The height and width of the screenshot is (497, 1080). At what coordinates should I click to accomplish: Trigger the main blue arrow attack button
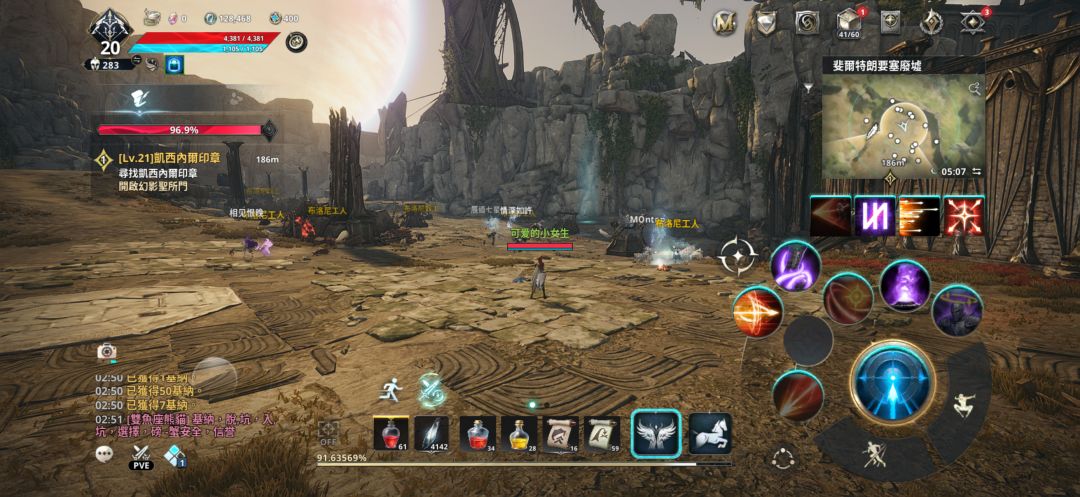pos(892,382)
